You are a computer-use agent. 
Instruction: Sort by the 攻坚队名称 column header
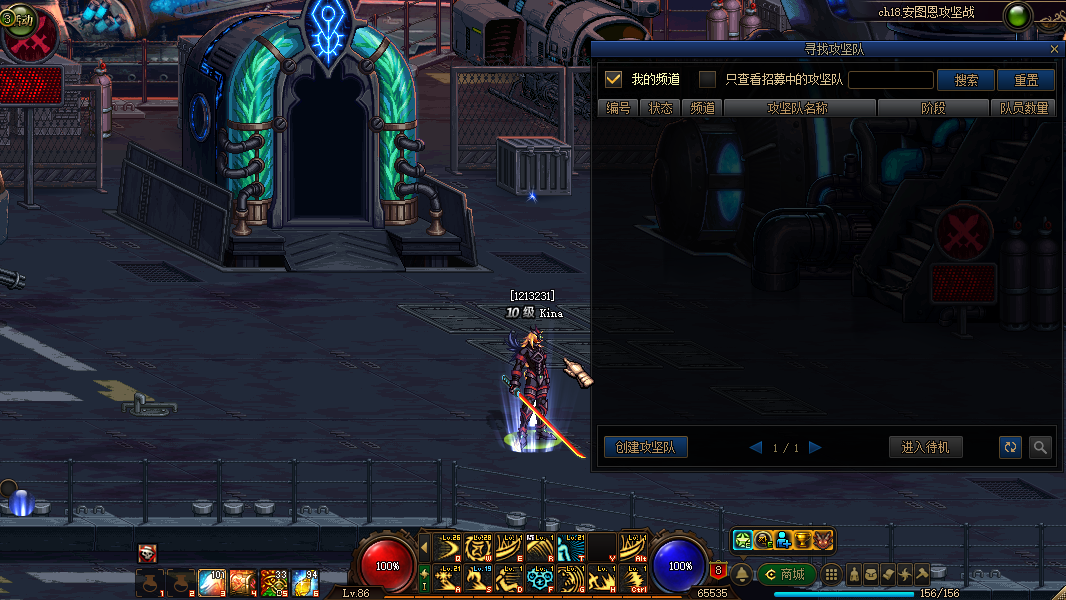coord(799,108)
